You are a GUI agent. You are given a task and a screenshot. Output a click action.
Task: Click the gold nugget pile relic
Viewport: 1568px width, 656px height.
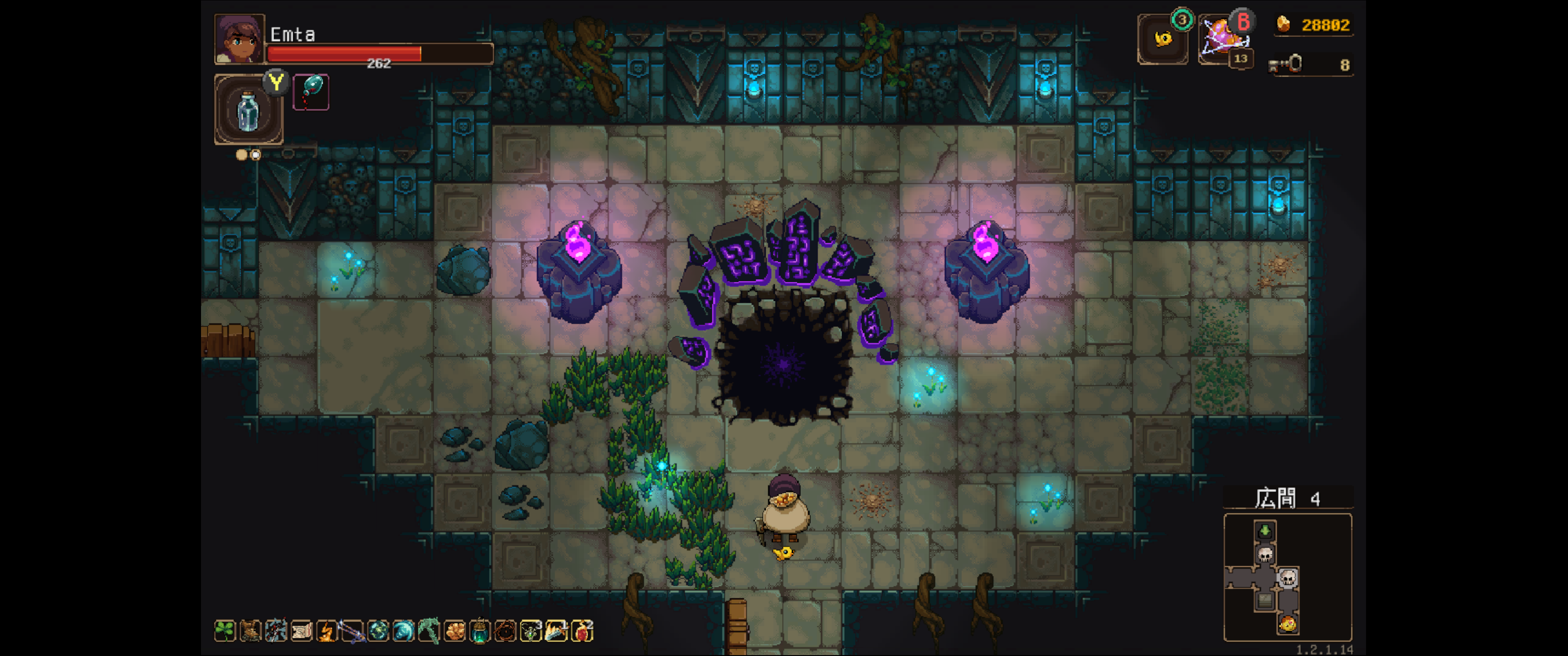454,631
